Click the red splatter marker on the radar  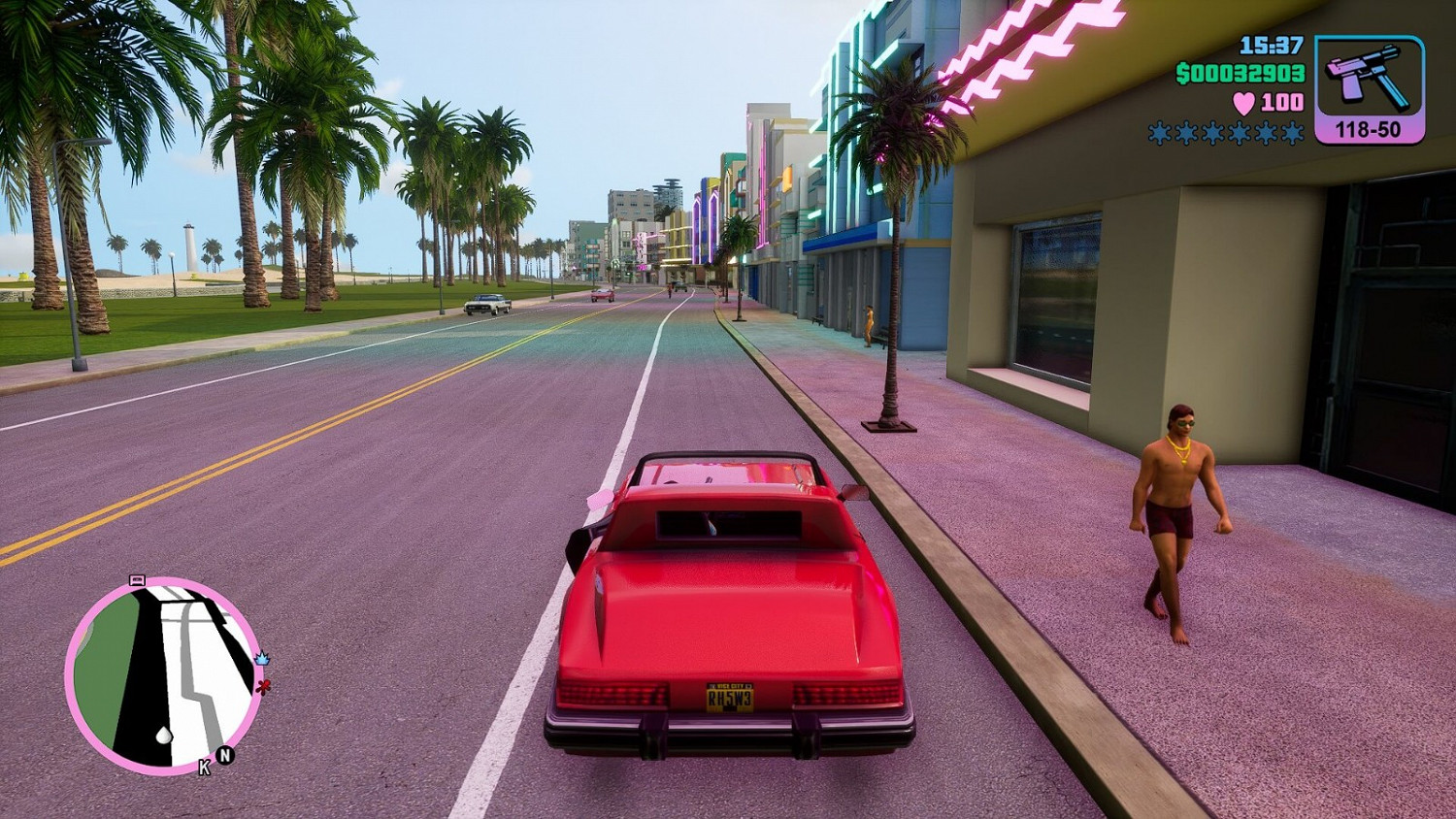[264, 686]
